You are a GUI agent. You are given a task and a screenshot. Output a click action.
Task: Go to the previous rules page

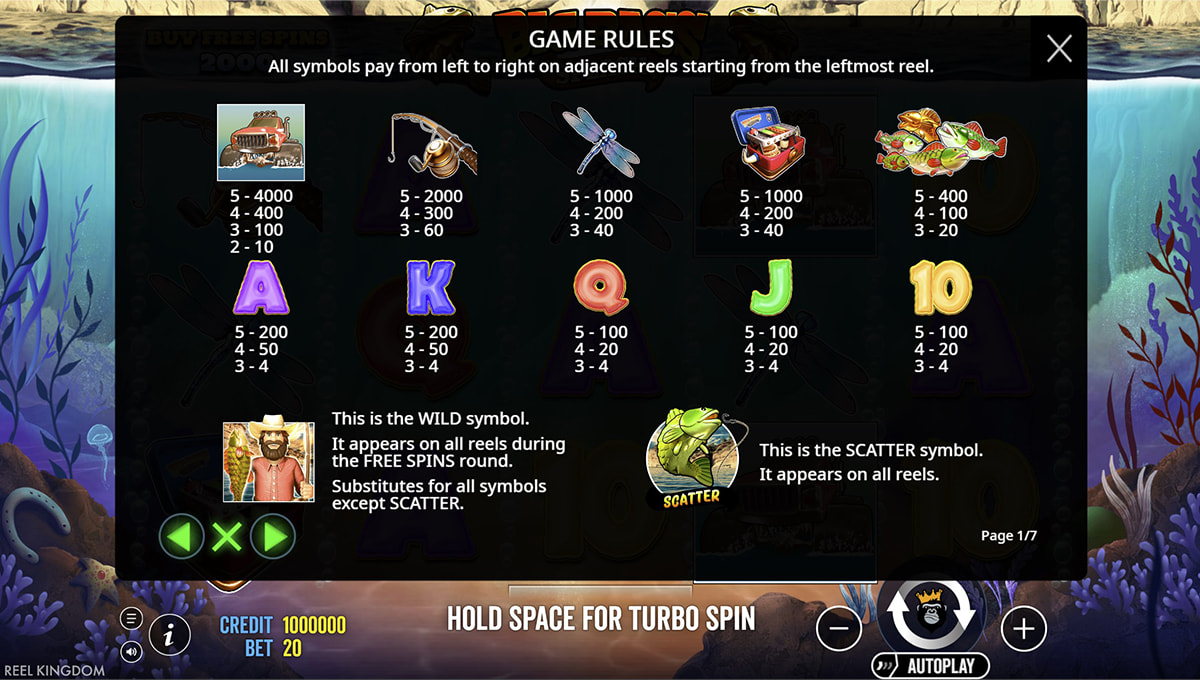181,538
